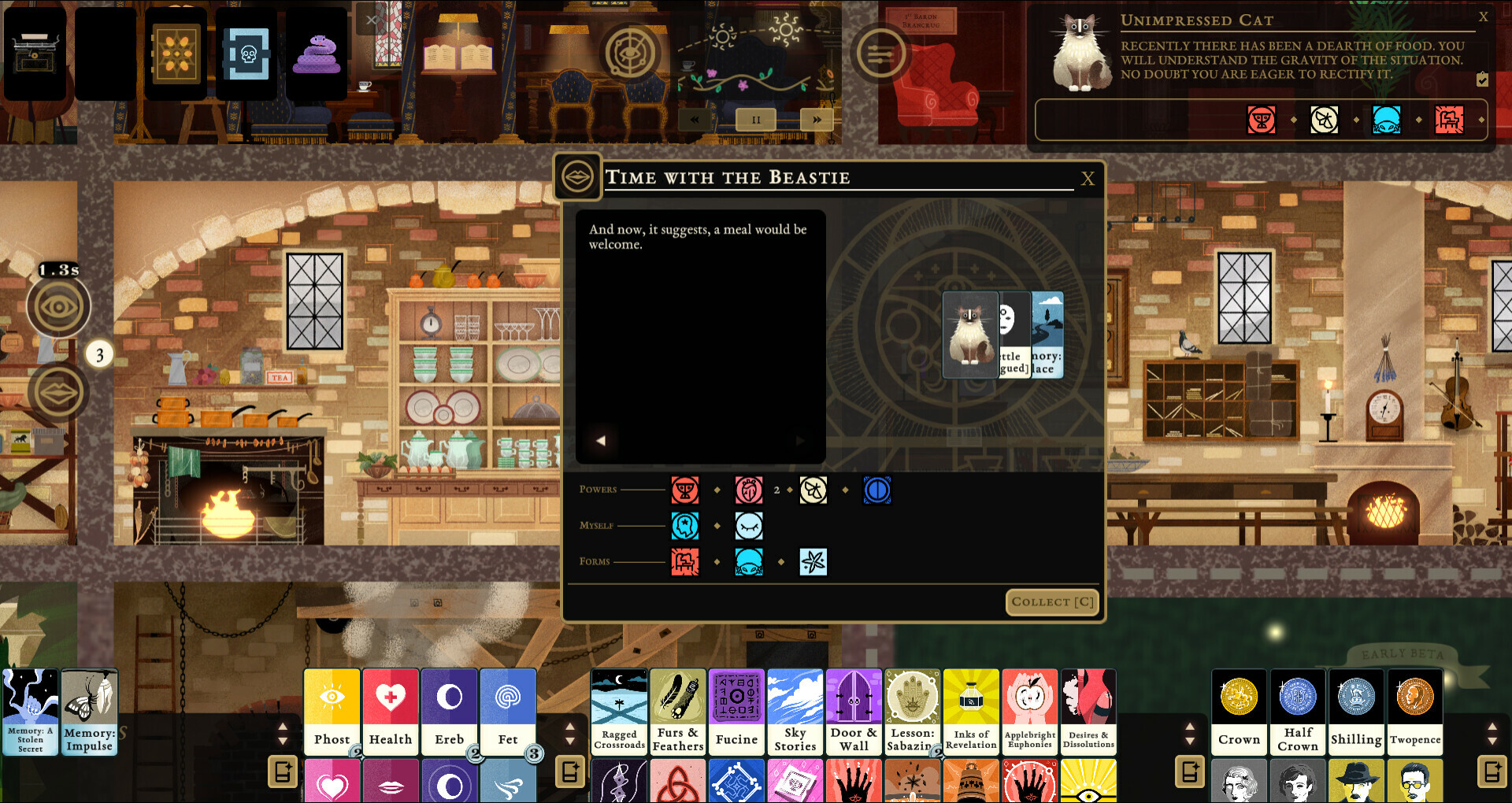Screen dimensions: 1512x803
Task: Click the red first aspect icon in the Forms row
Action: [686, 561]
